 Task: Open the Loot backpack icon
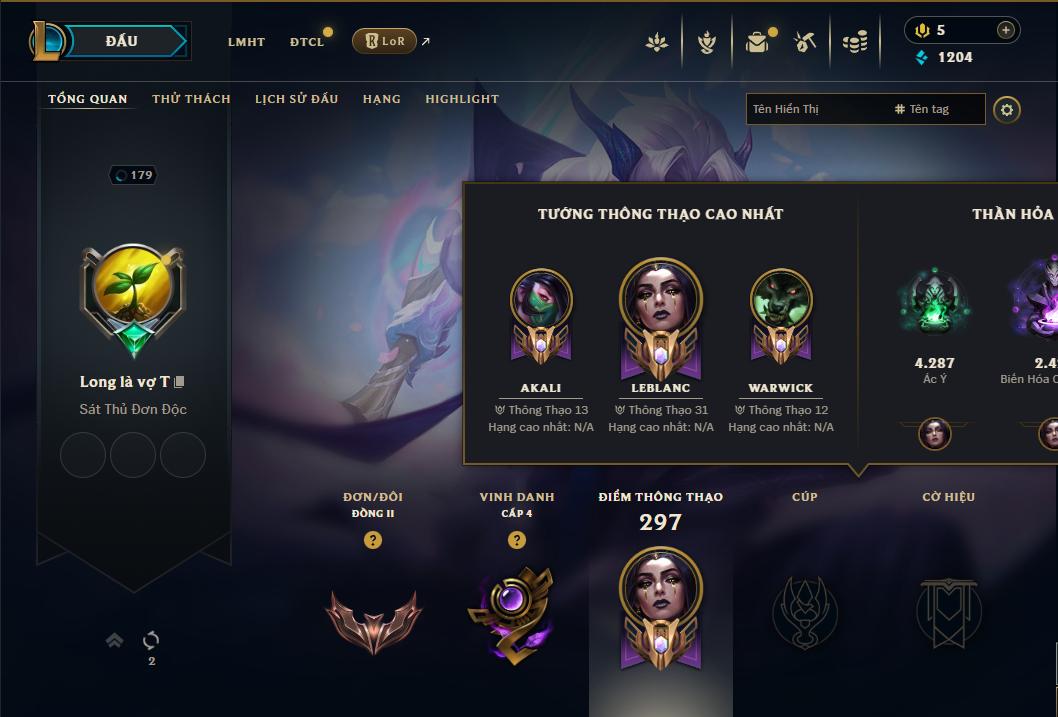pyautogui.click(x=757, y=42)
